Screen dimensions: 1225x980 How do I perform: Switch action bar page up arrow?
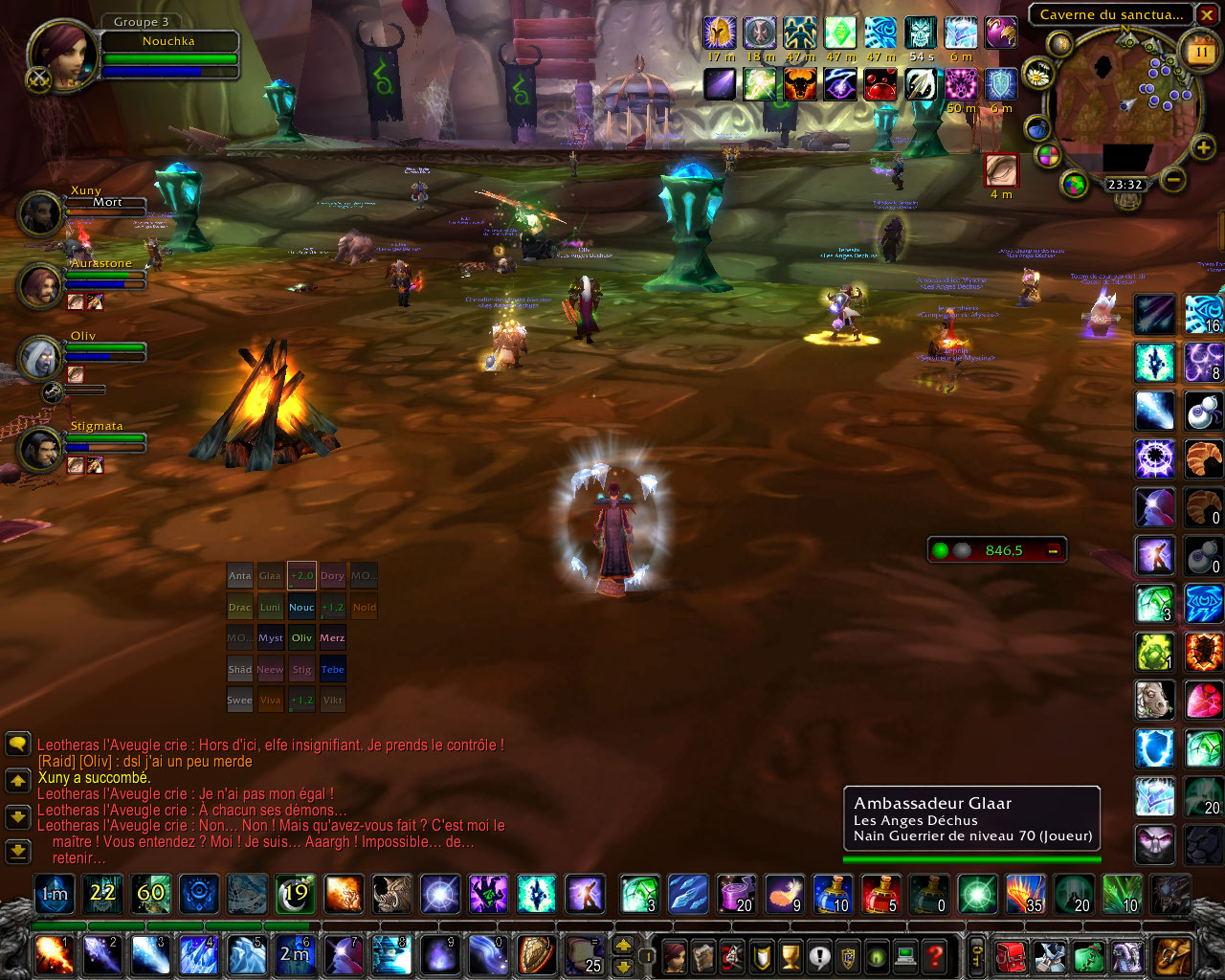pyautogui.click(x=623, y=945)
